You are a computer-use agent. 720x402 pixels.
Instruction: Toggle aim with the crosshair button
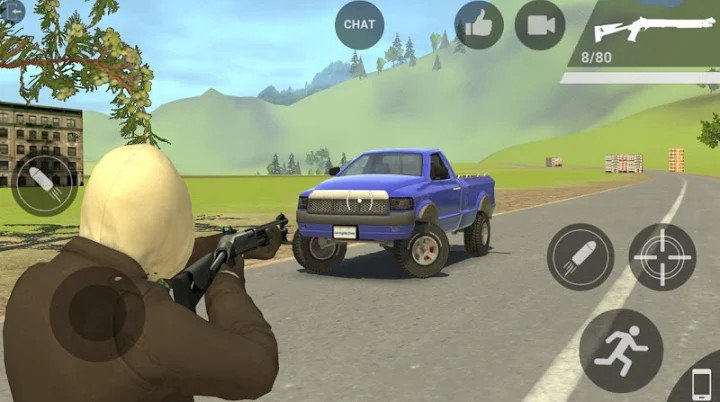tap(662, 257)
